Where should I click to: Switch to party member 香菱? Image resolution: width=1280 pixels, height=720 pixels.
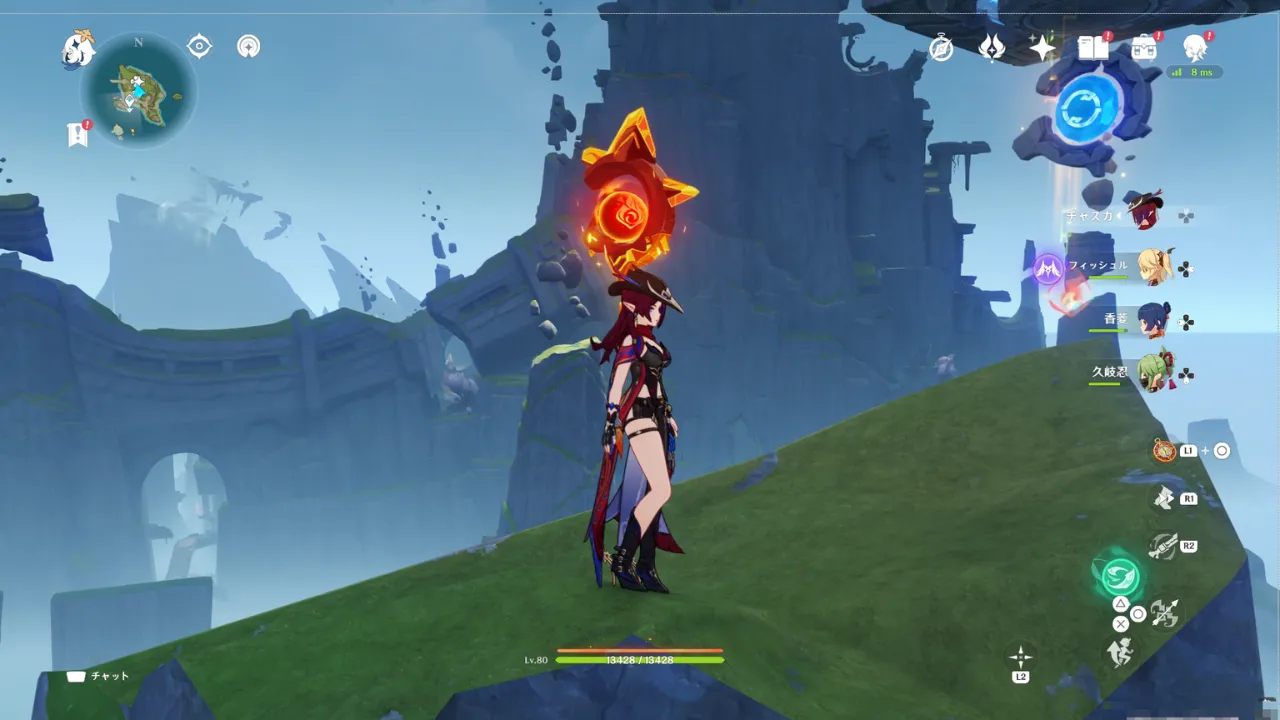[x=1152, y=321]
